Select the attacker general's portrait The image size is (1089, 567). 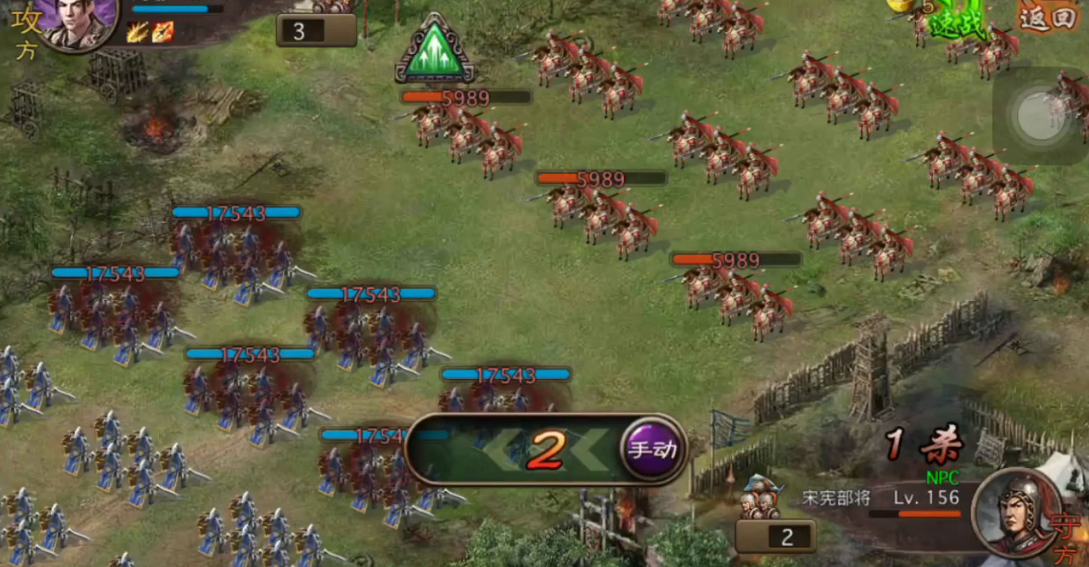(78, 22)
